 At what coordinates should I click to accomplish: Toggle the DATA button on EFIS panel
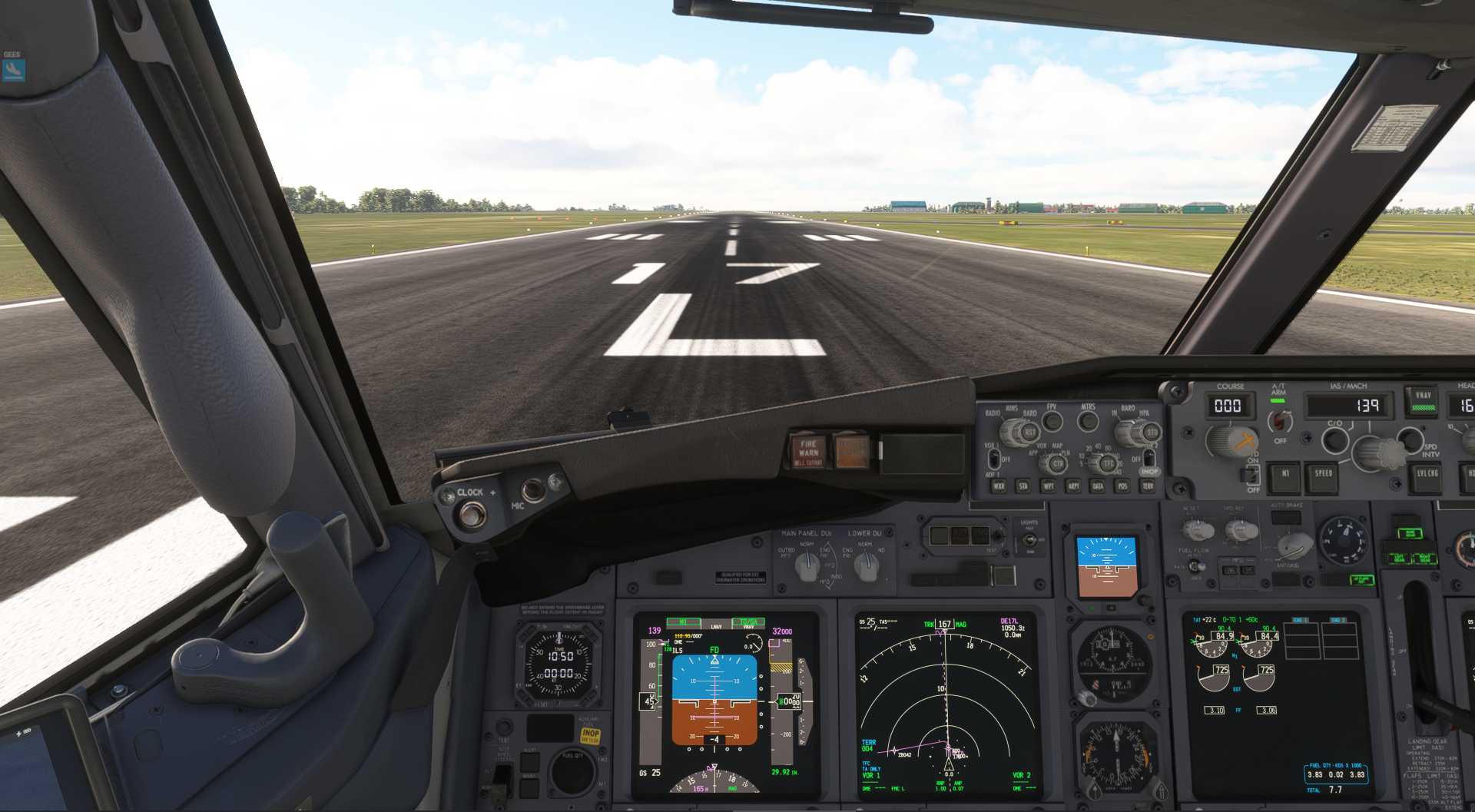click(1098, 486)
